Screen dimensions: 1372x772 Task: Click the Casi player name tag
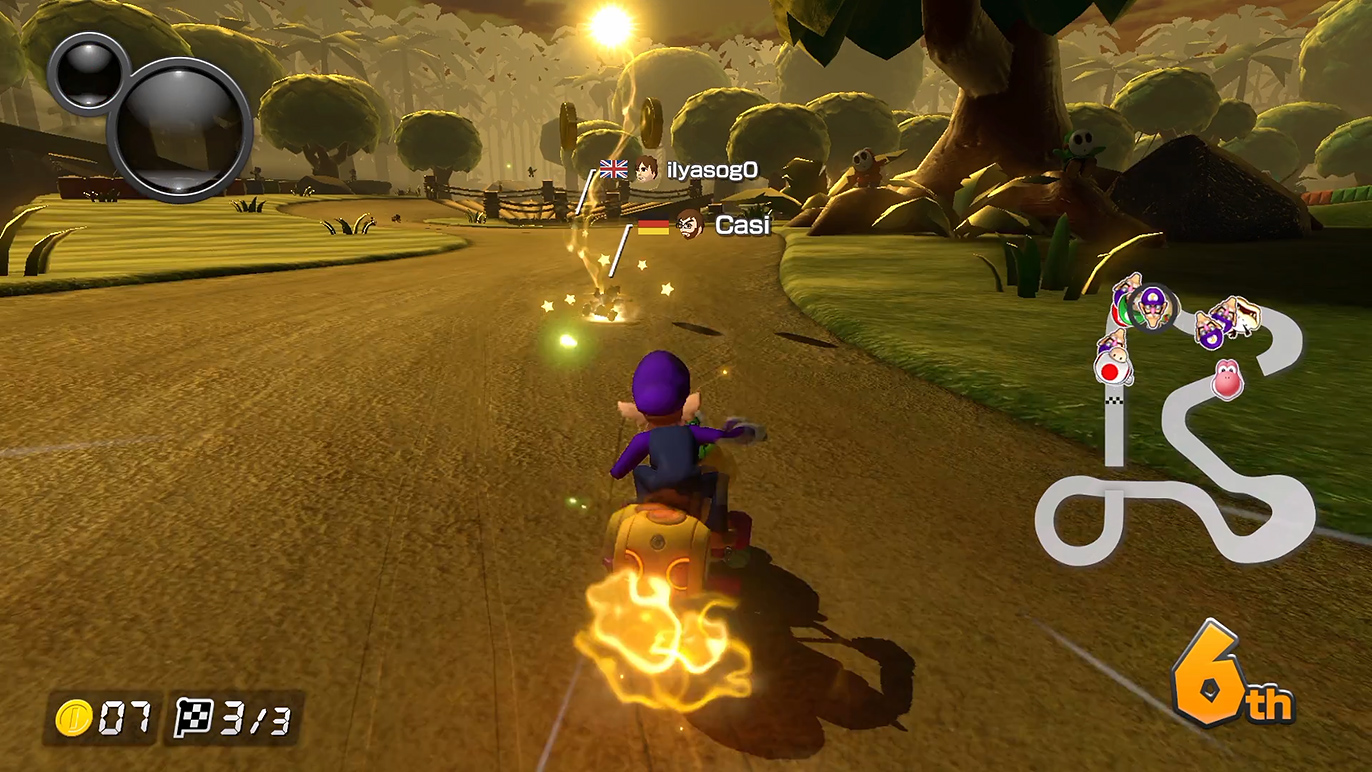[742, 226]
